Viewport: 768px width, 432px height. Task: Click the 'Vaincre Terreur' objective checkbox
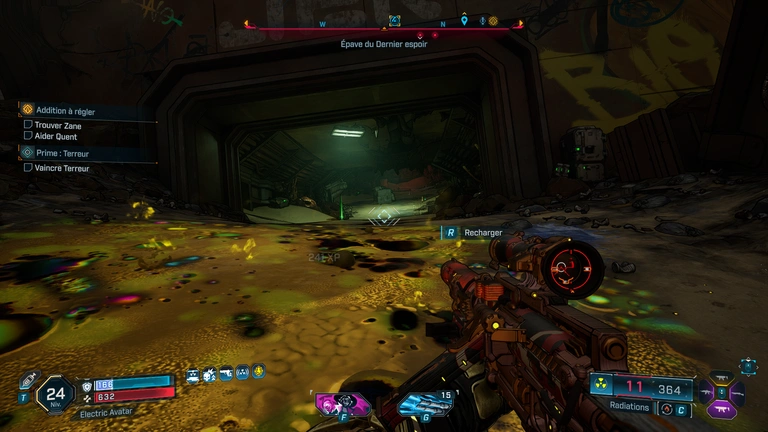pyautogui.click(x=28, y=168)
